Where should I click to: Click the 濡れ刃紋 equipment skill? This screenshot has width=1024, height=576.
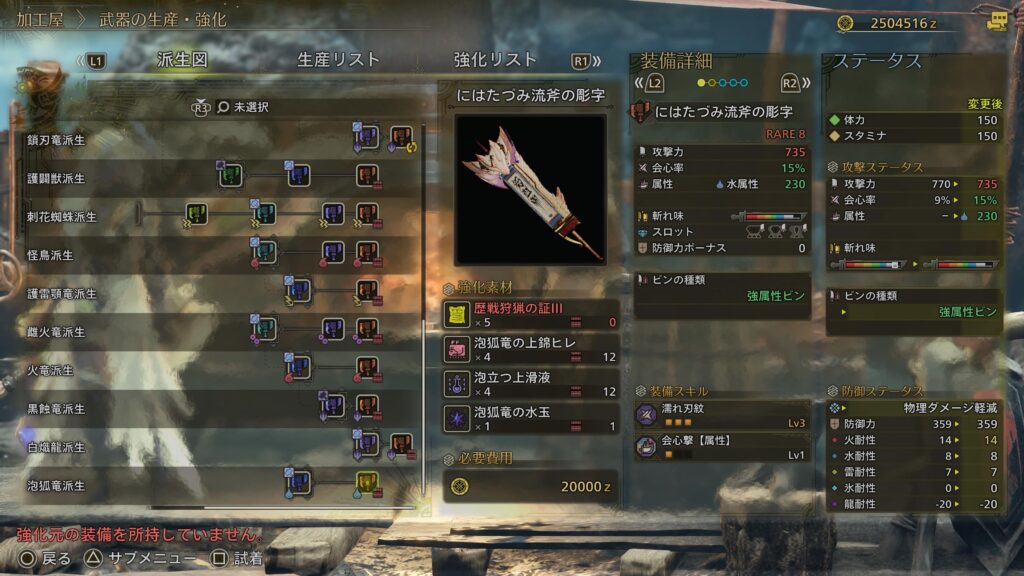click(x=722, y=415)
